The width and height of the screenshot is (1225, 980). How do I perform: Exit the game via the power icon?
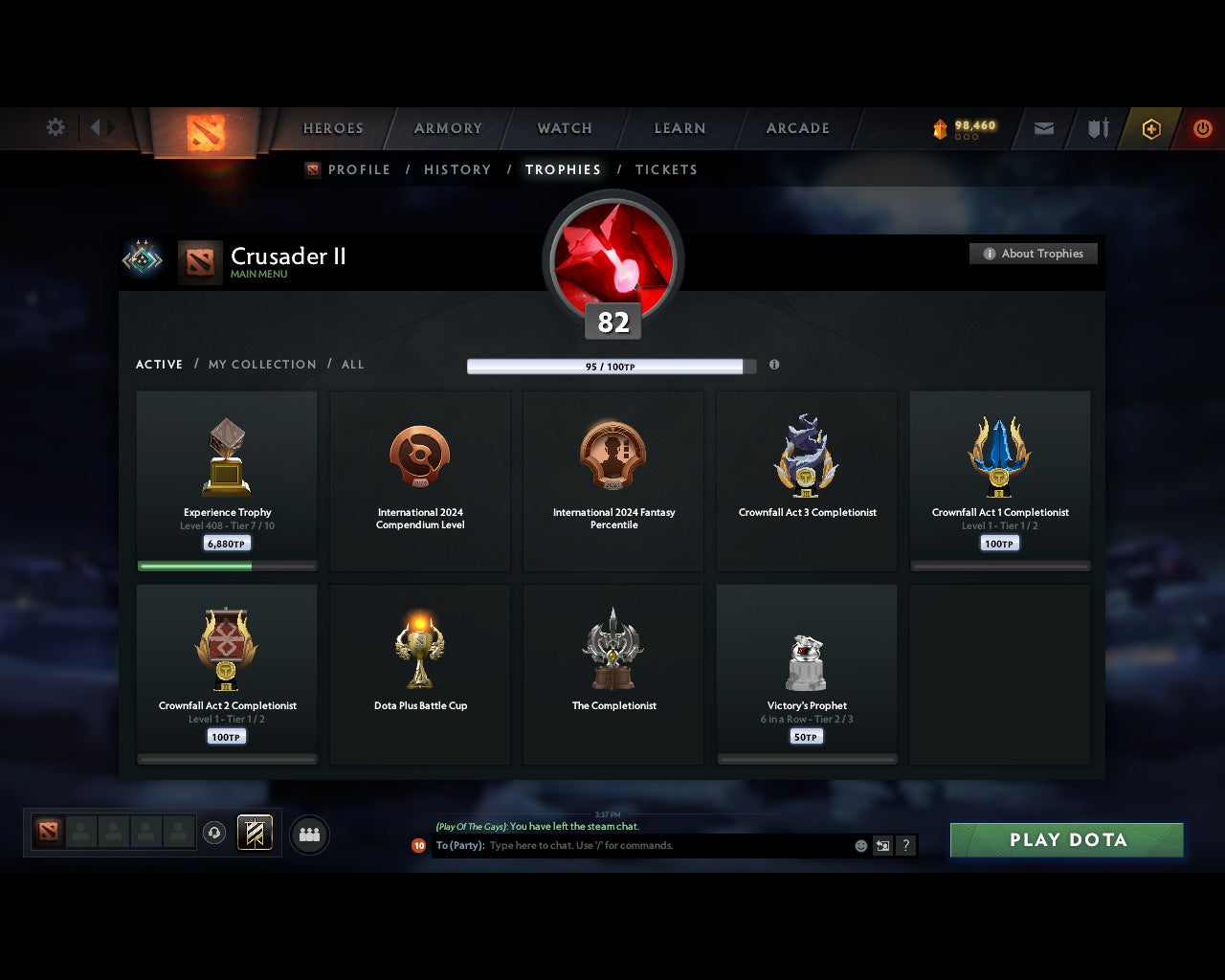click(x=1203, y=127)
